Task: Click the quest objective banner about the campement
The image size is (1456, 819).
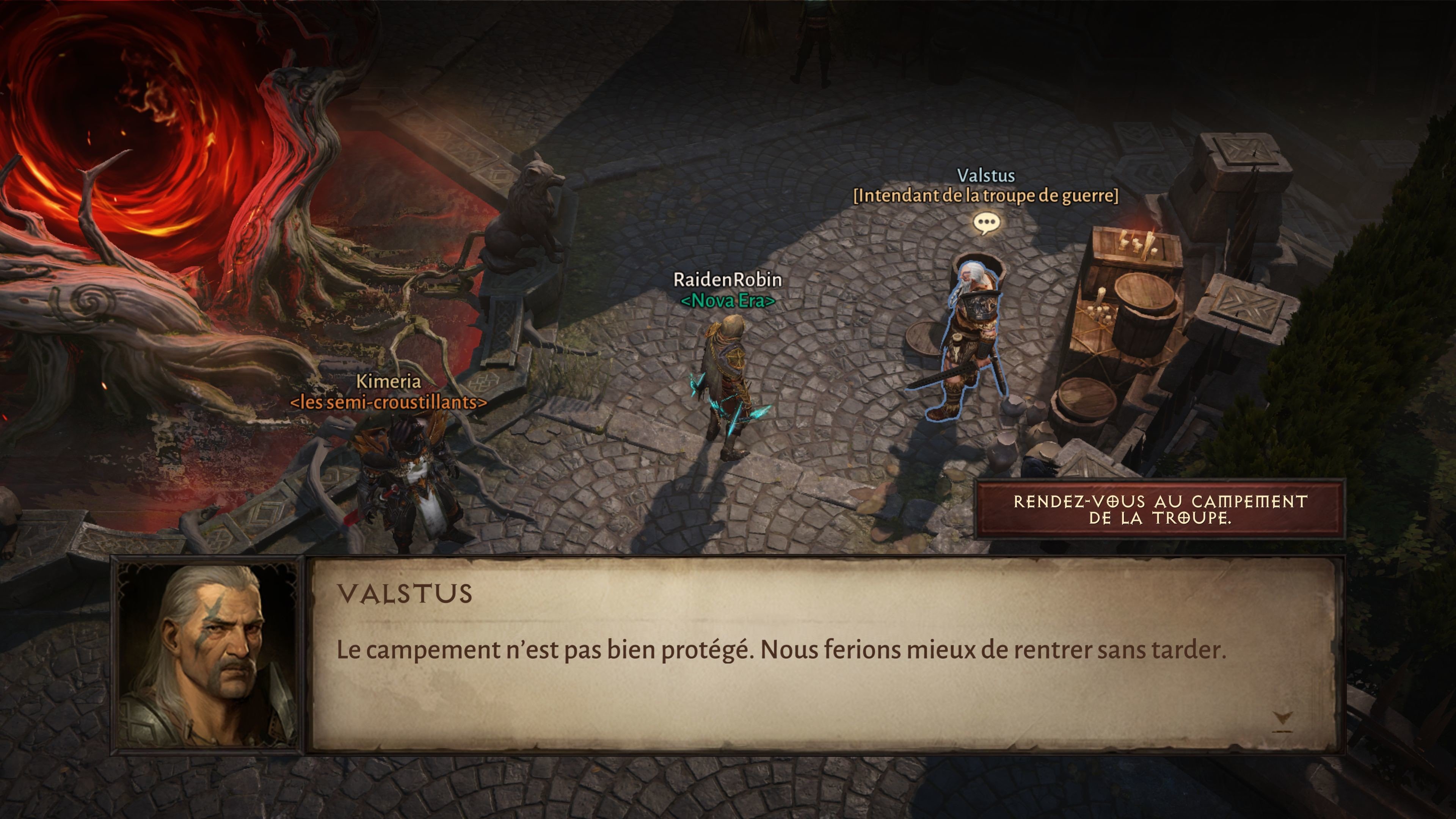Action: pos(1160,509)
